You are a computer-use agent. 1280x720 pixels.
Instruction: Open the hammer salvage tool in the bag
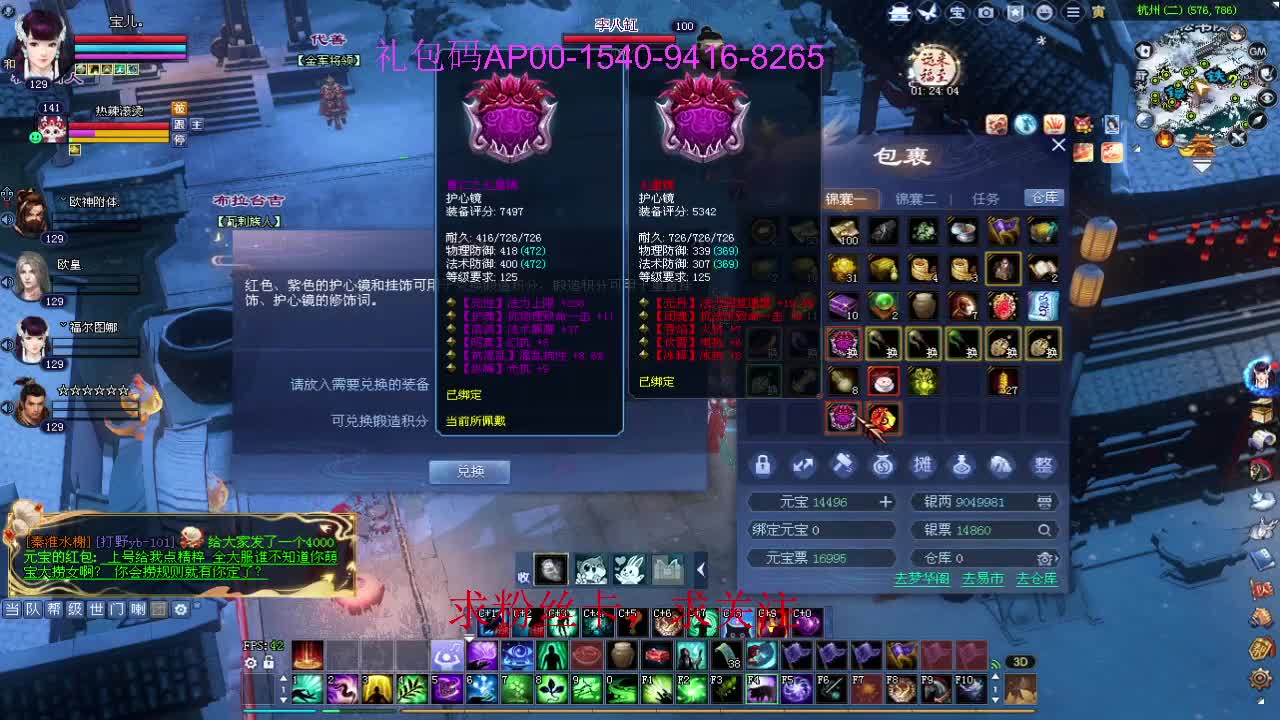[844, 464]
